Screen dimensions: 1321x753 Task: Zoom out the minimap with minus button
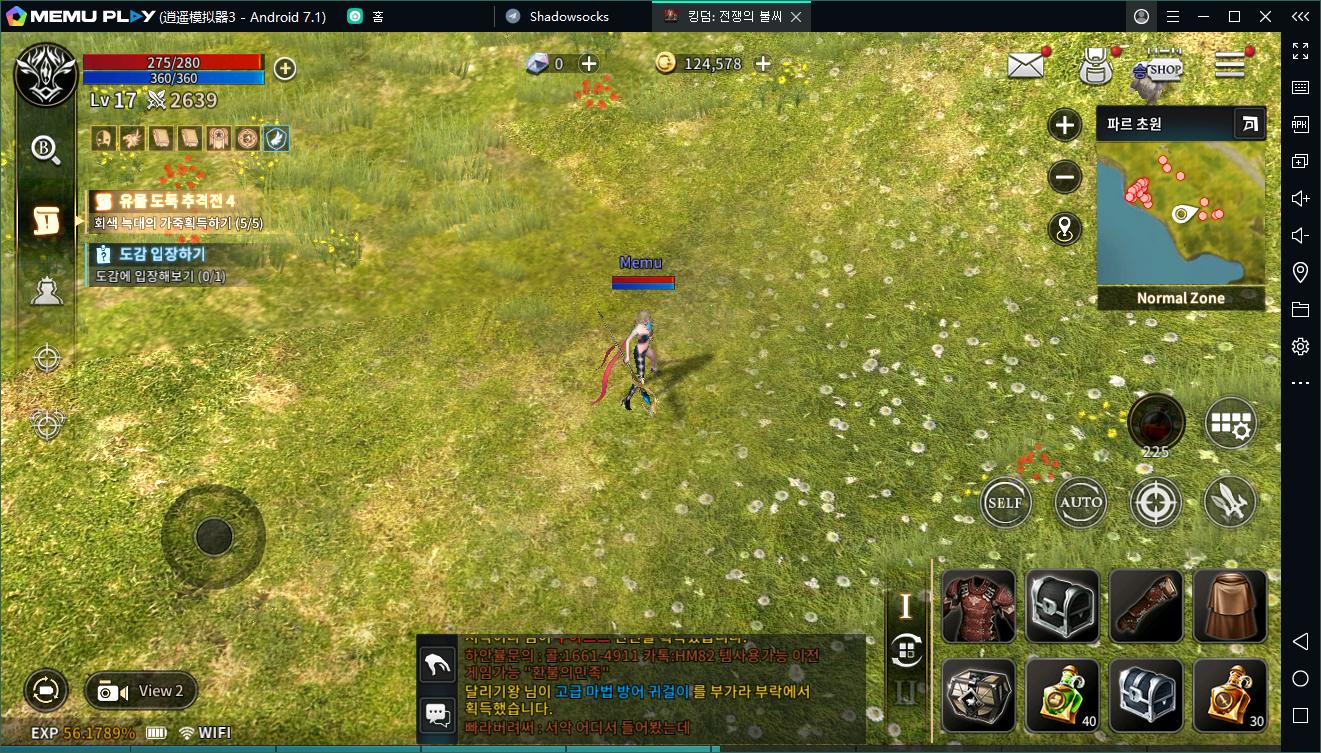click(1064, 177)
